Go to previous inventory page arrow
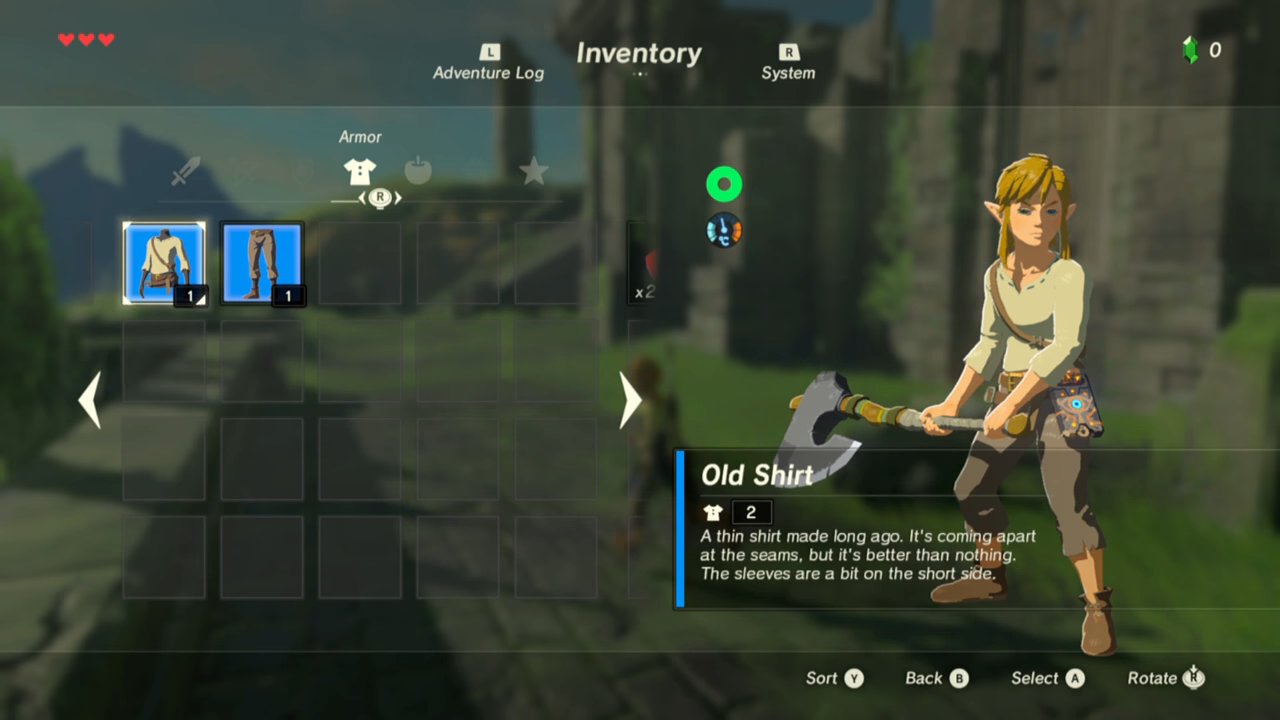The height and width of the screenshot is (720, 1280). pyautogui.click(x=90, y=400)
